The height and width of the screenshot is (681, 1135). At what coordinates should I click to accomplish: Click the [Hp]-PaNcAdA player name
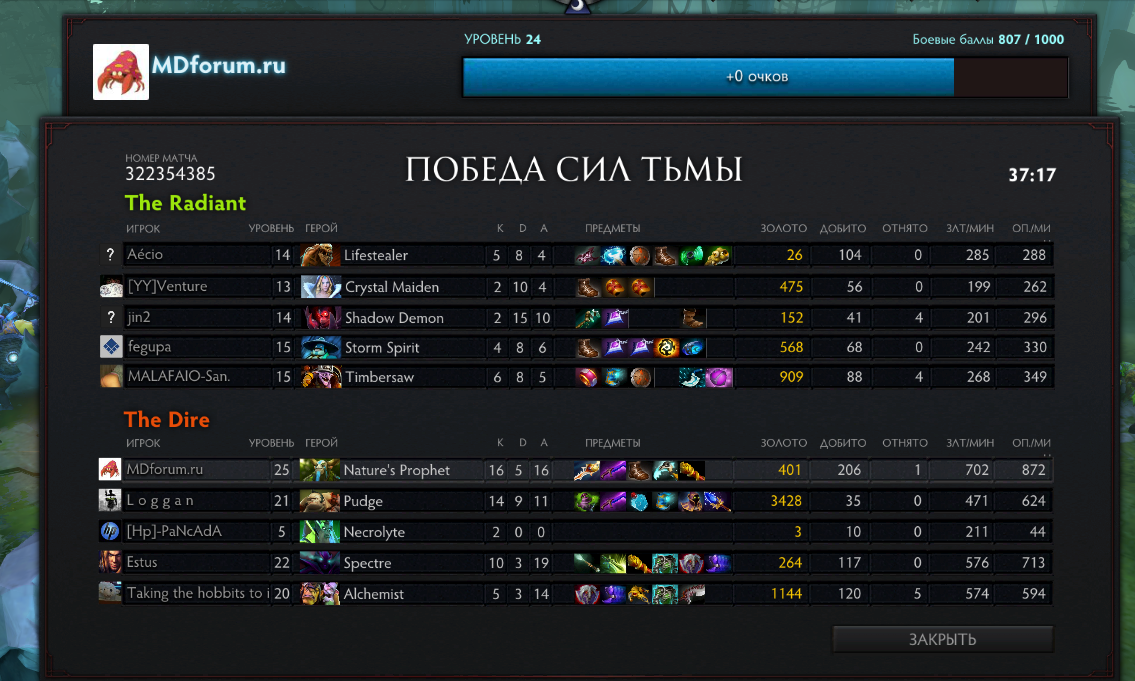point(174,531)
